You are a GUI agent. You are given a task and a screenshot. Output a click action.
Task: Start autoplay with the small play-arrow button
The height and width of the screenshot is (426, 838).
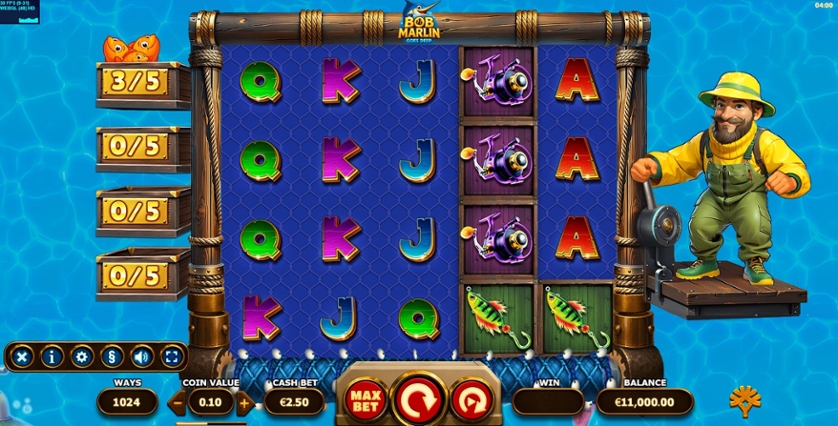tap(470, 401)
